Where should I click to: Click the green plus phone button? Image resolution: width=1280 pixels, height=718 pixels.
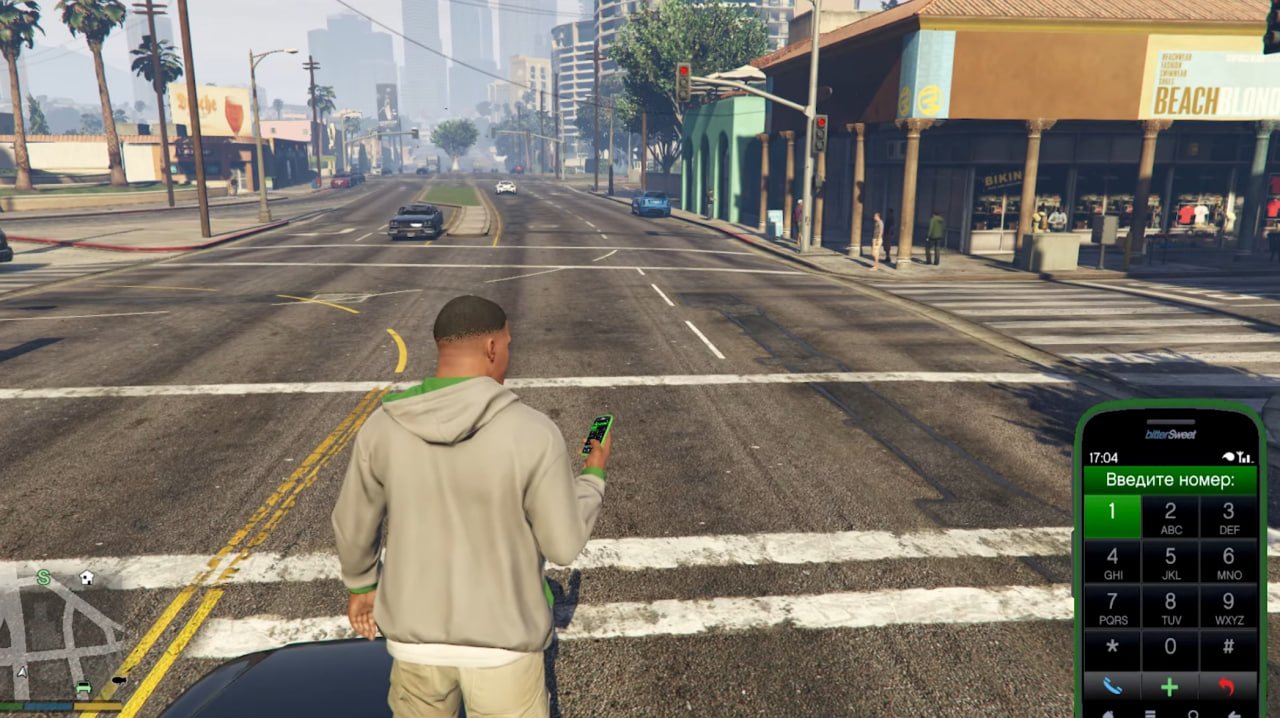pos(1170,687)
